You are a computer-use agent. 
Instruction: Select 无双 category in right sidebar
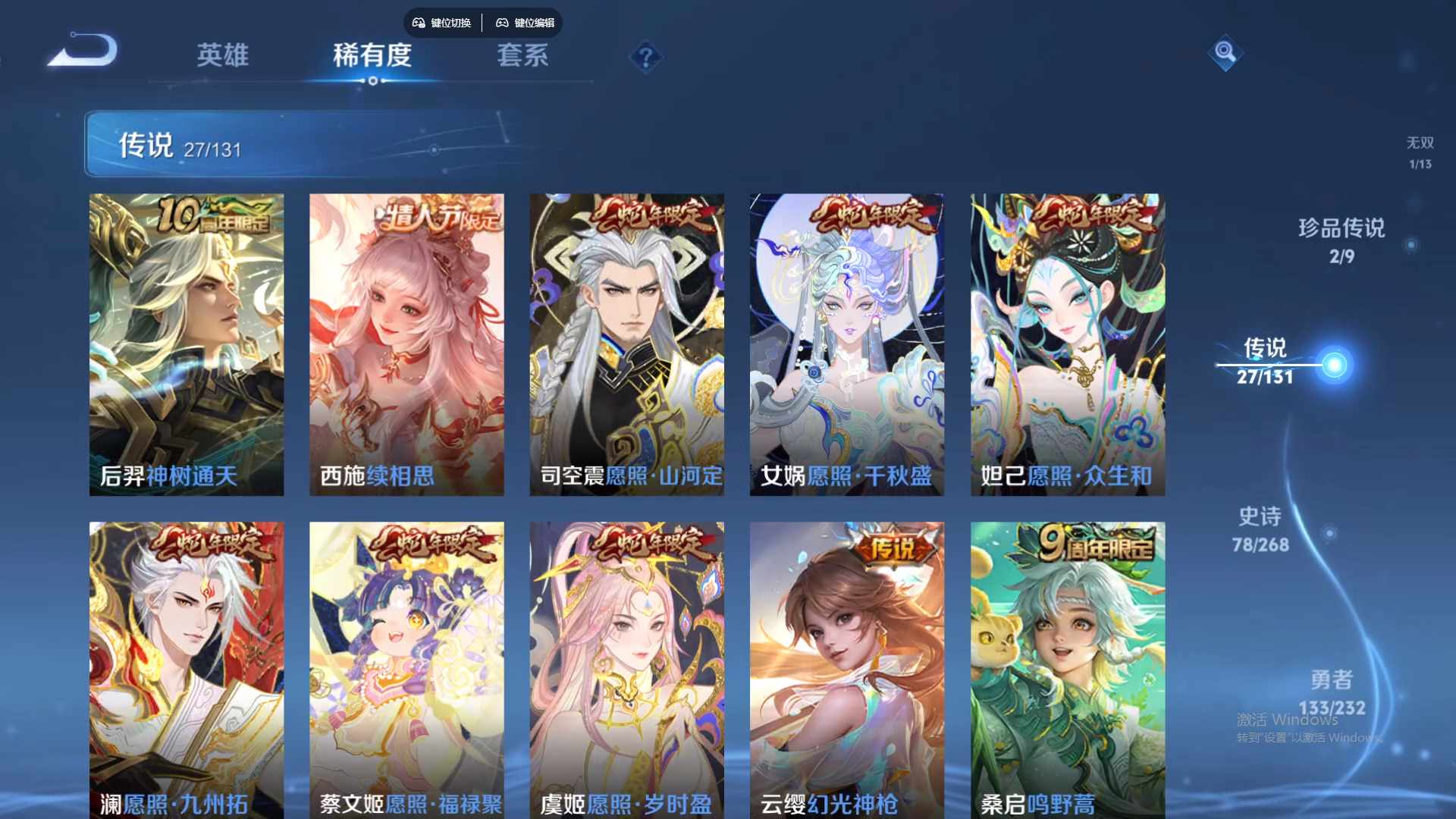(x=1420, y=149)
